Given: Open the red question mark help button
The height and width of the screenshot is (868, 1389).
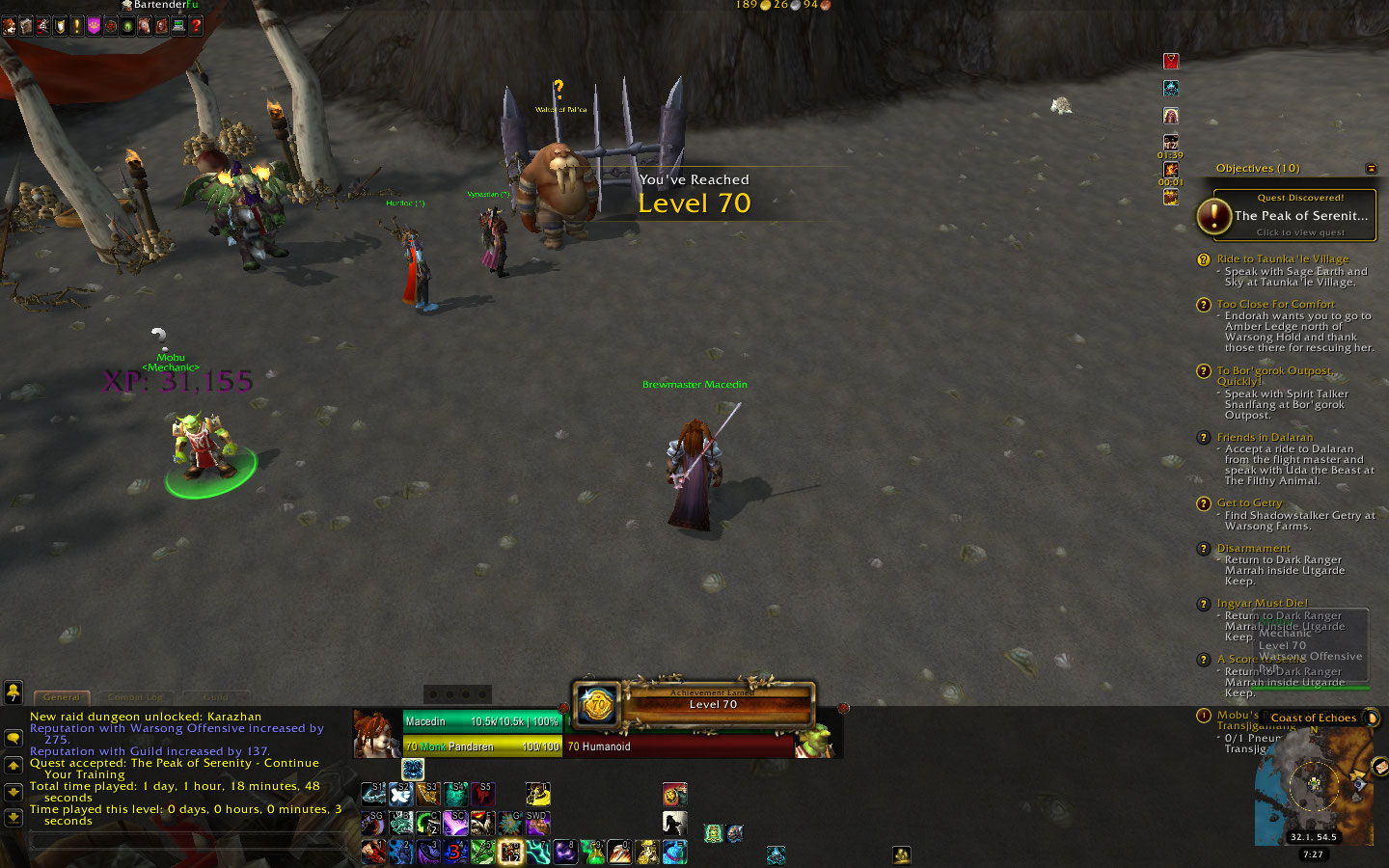Looking at the screenshot, I should point(196,26).
